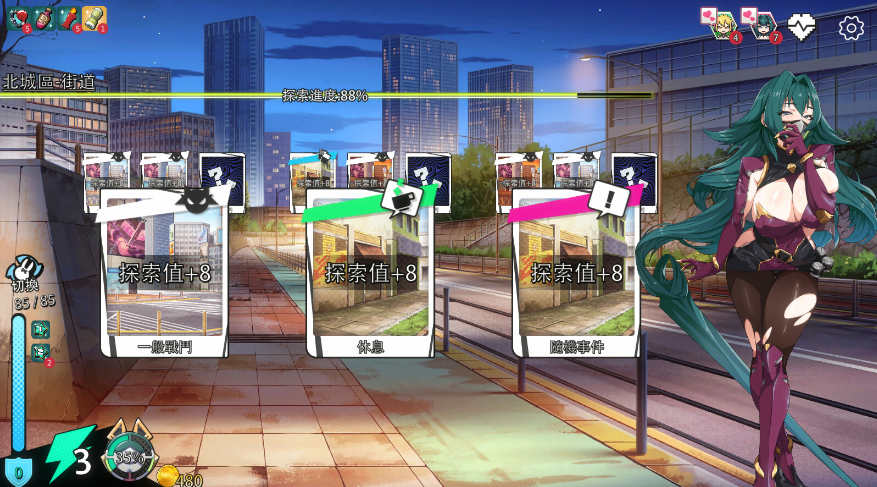Select the gold-framed canister item

point(93,16)
